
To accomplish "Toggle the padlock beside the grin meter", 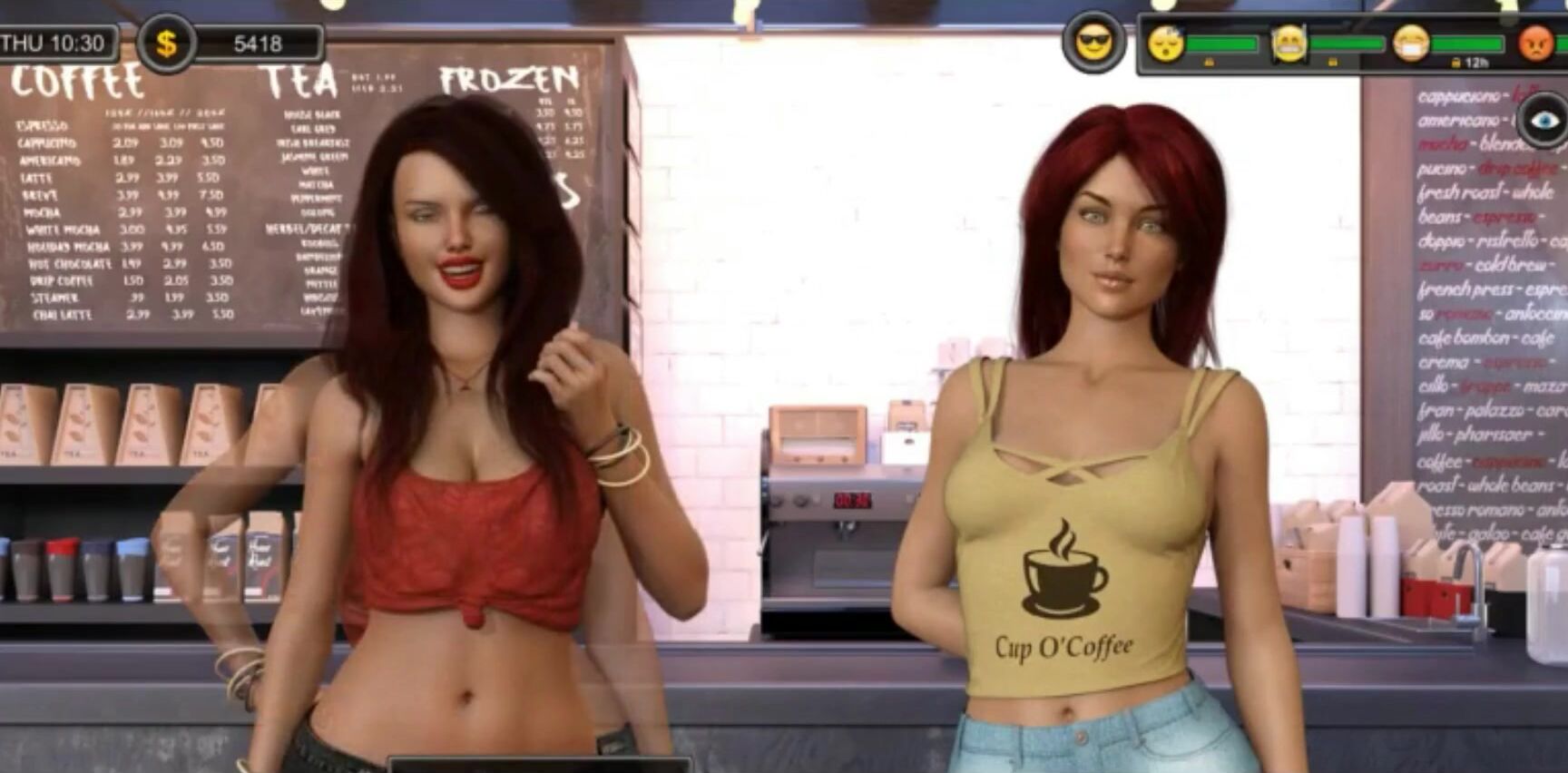I will coord(1334,62).
